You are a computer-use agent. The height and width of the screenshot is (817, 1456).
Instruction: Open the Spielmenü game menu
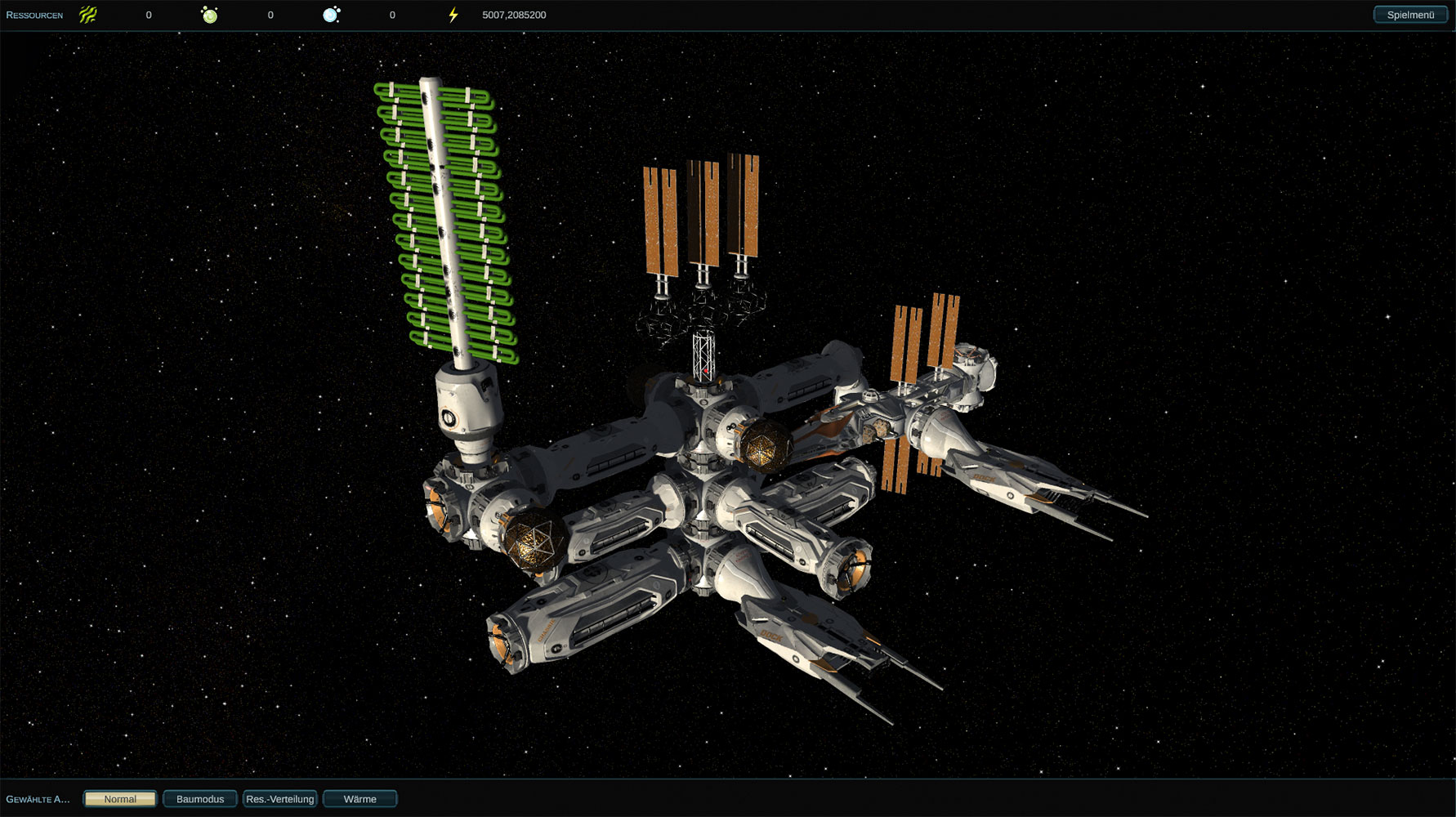(x=1410, y=15)
